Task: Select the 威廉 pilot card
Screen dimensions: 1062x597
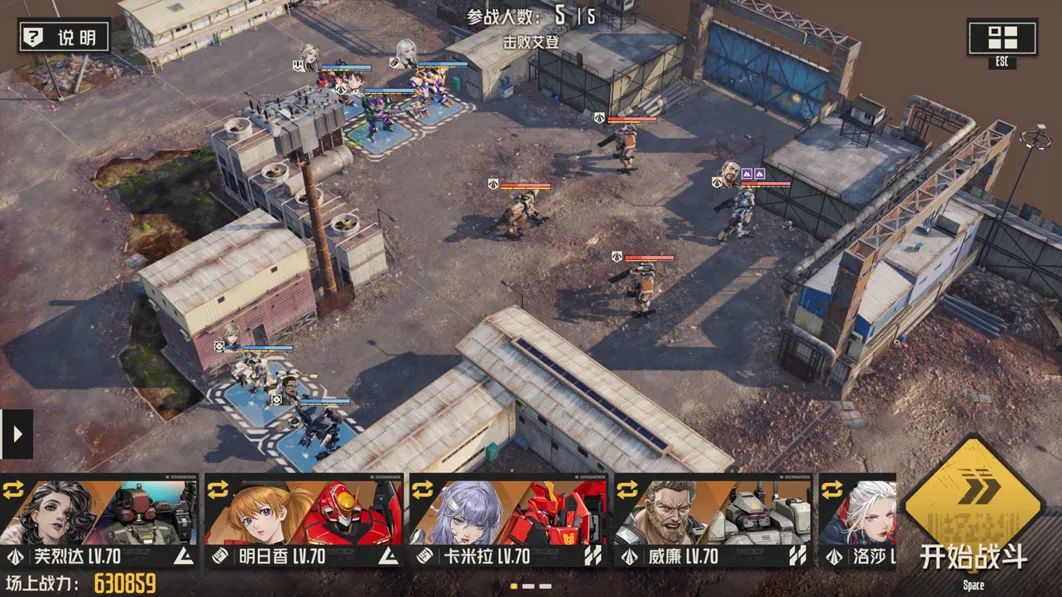Action: (x=712, y=520)
